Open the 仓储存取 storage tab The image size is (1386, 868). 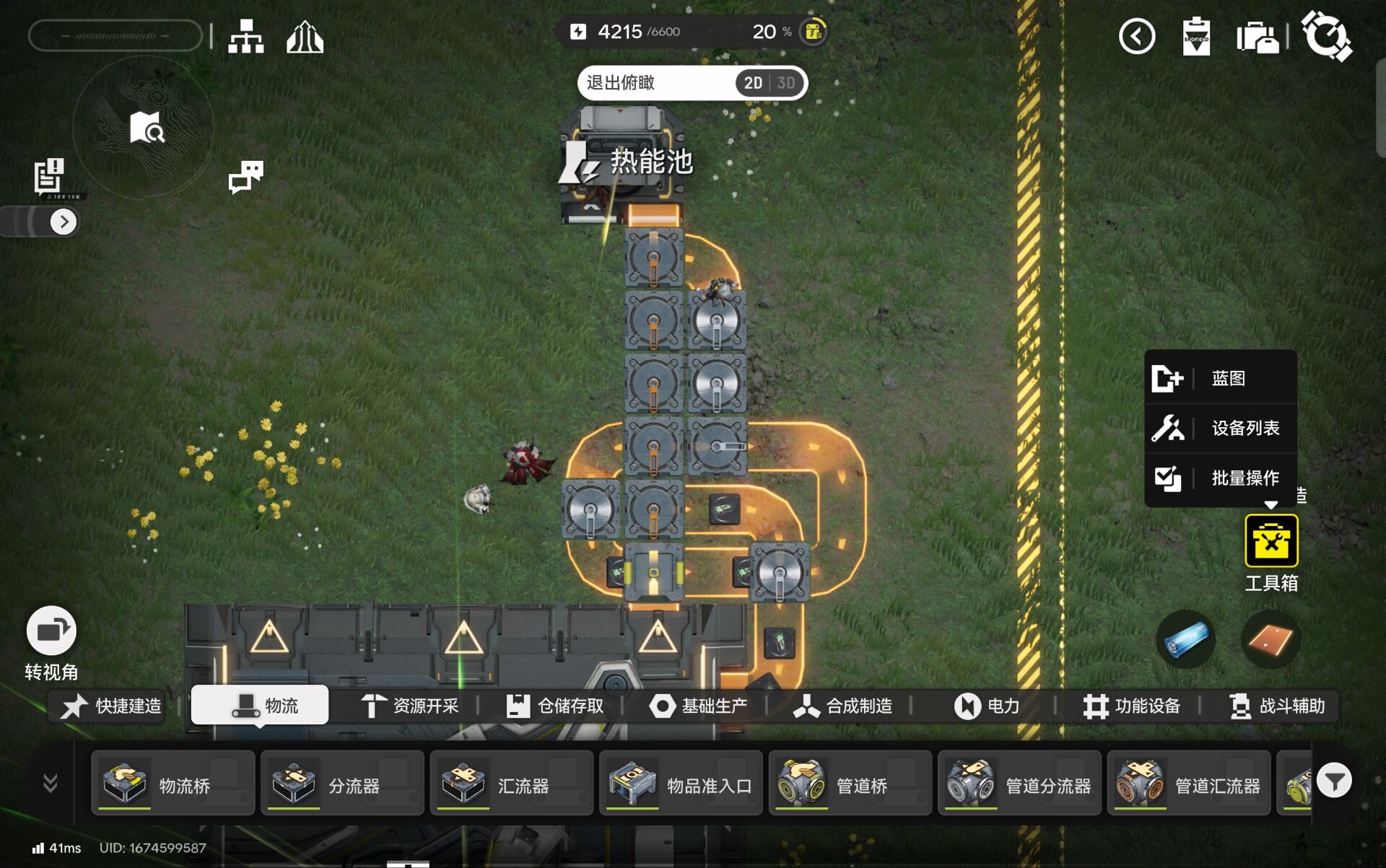click(x=554, y=706)
